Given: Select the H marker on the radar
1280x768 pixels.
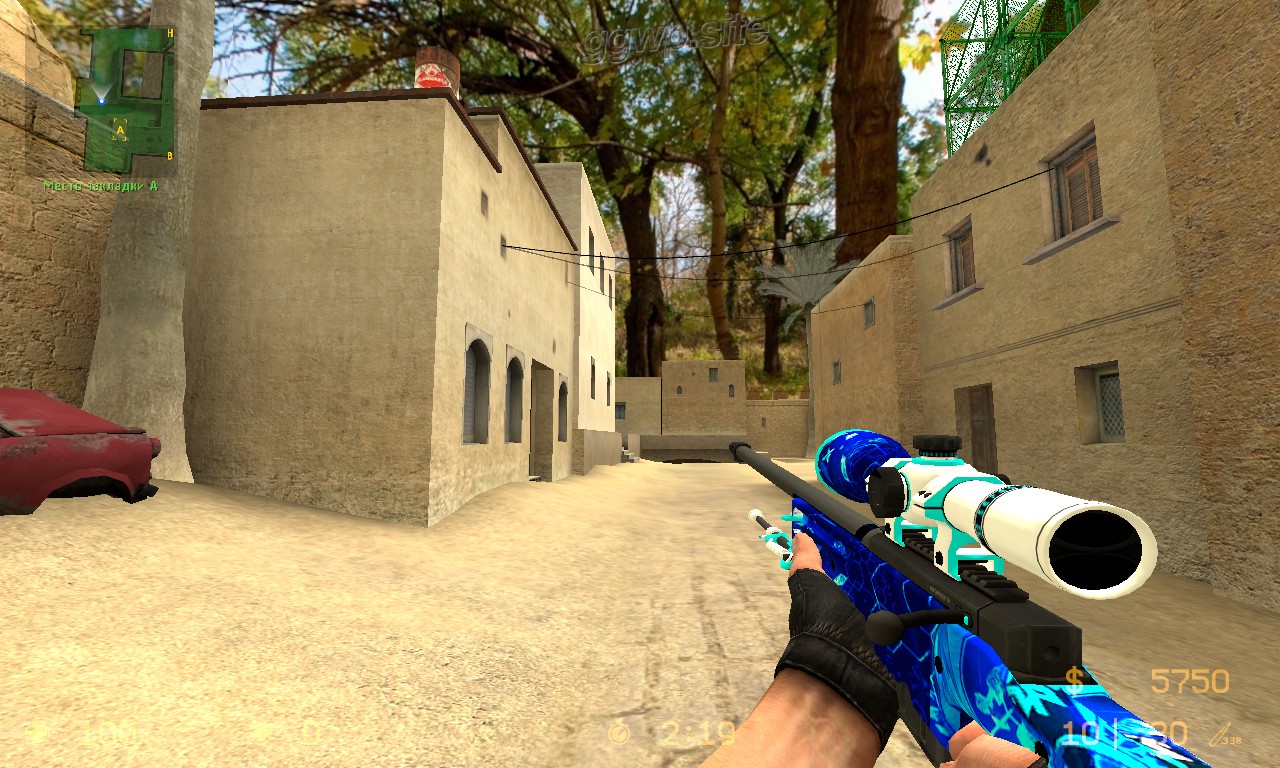Looking at the screenshot, I should (170, 34).
